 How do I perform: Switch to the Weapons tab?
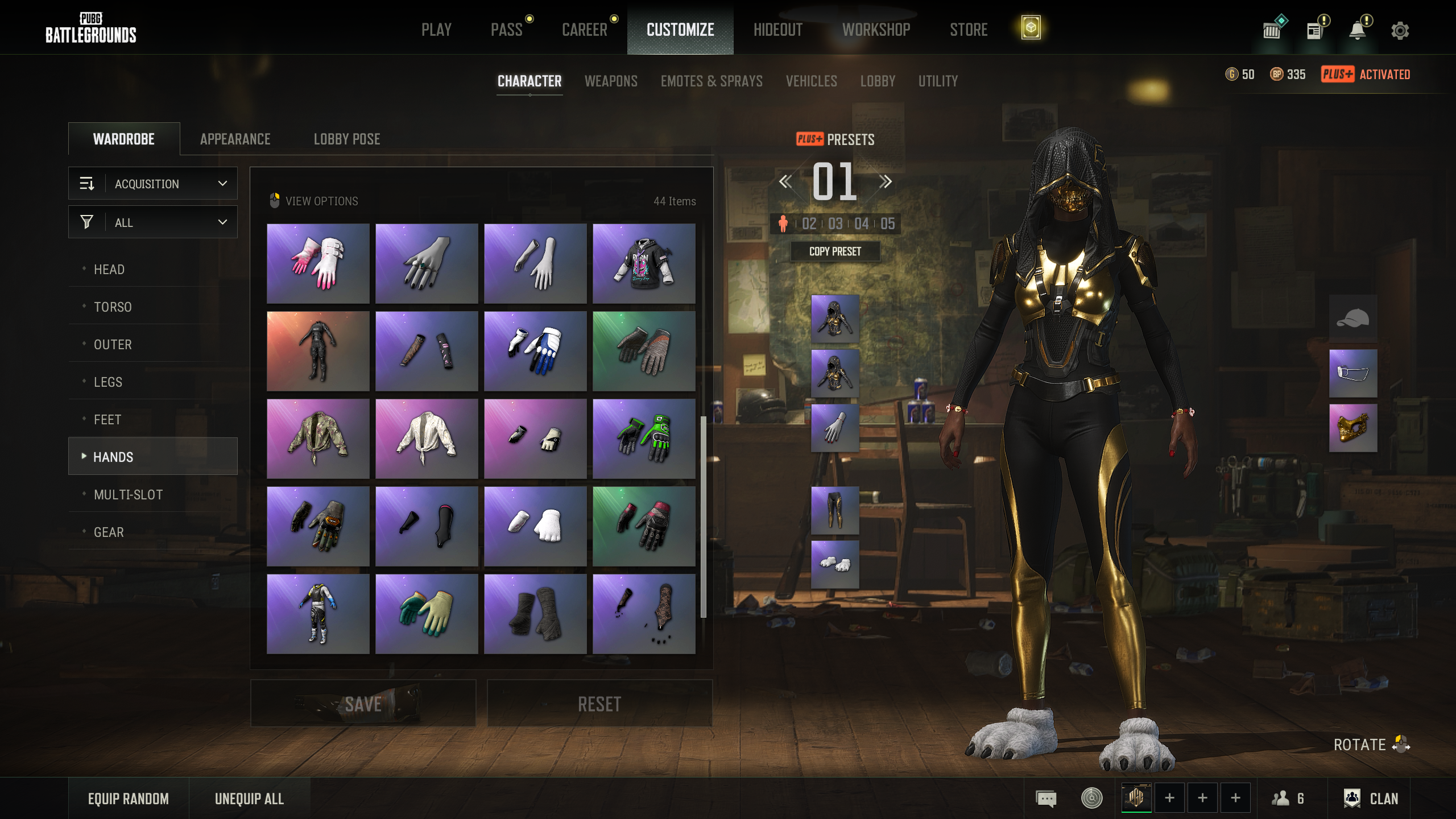611,81
